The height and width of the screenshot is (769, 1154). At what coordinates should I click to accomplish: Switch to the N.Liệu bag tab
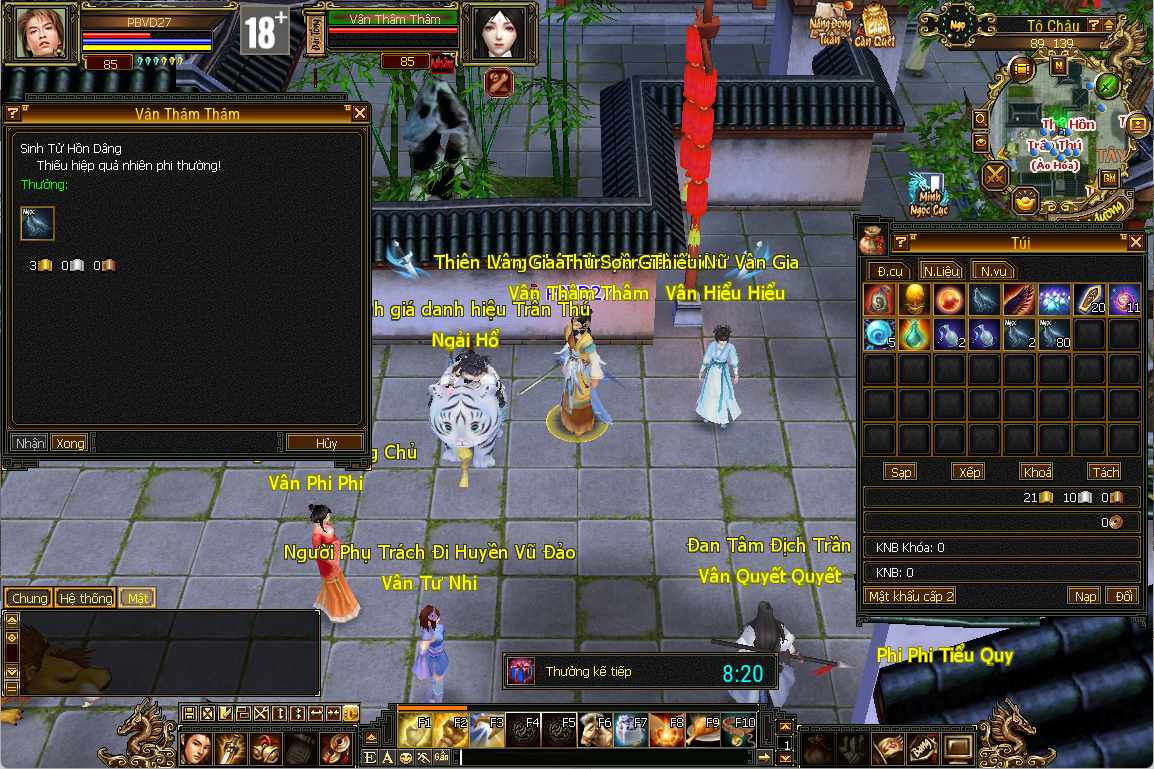[942, 271]
